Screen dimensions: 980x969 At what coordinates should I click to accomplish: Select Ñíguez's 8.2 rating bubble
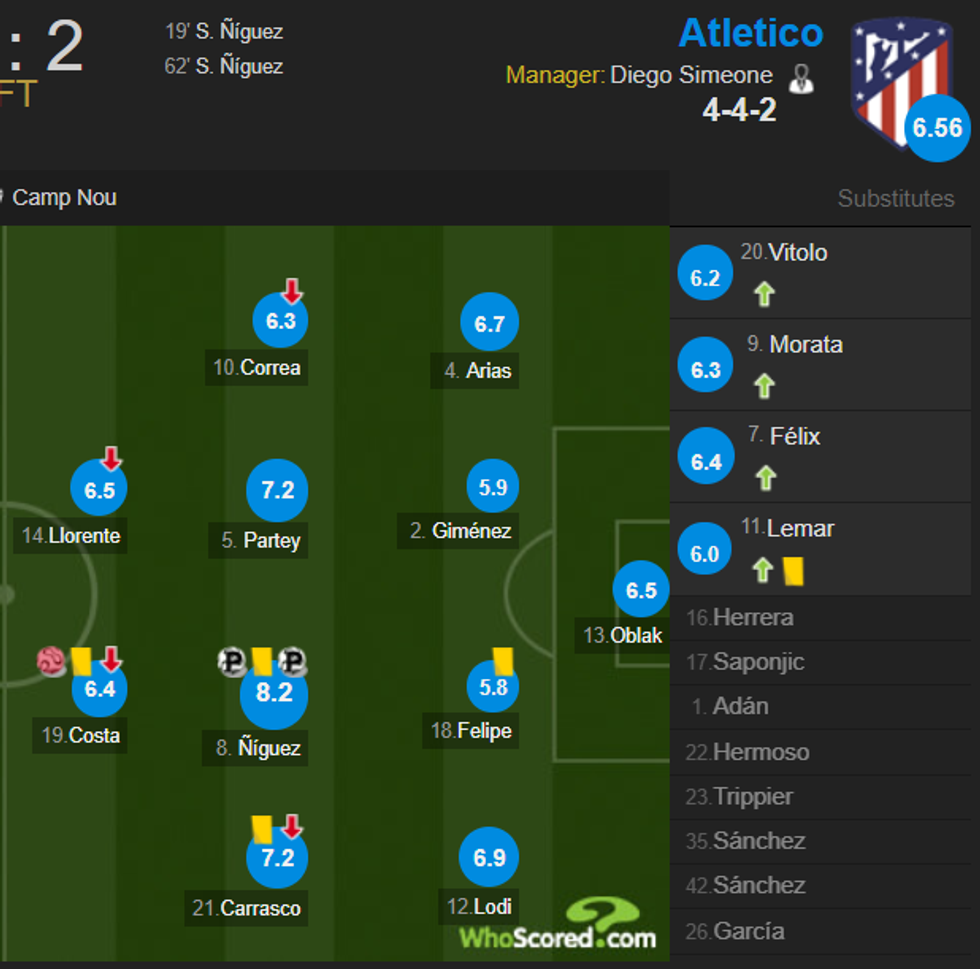point(274,693)
